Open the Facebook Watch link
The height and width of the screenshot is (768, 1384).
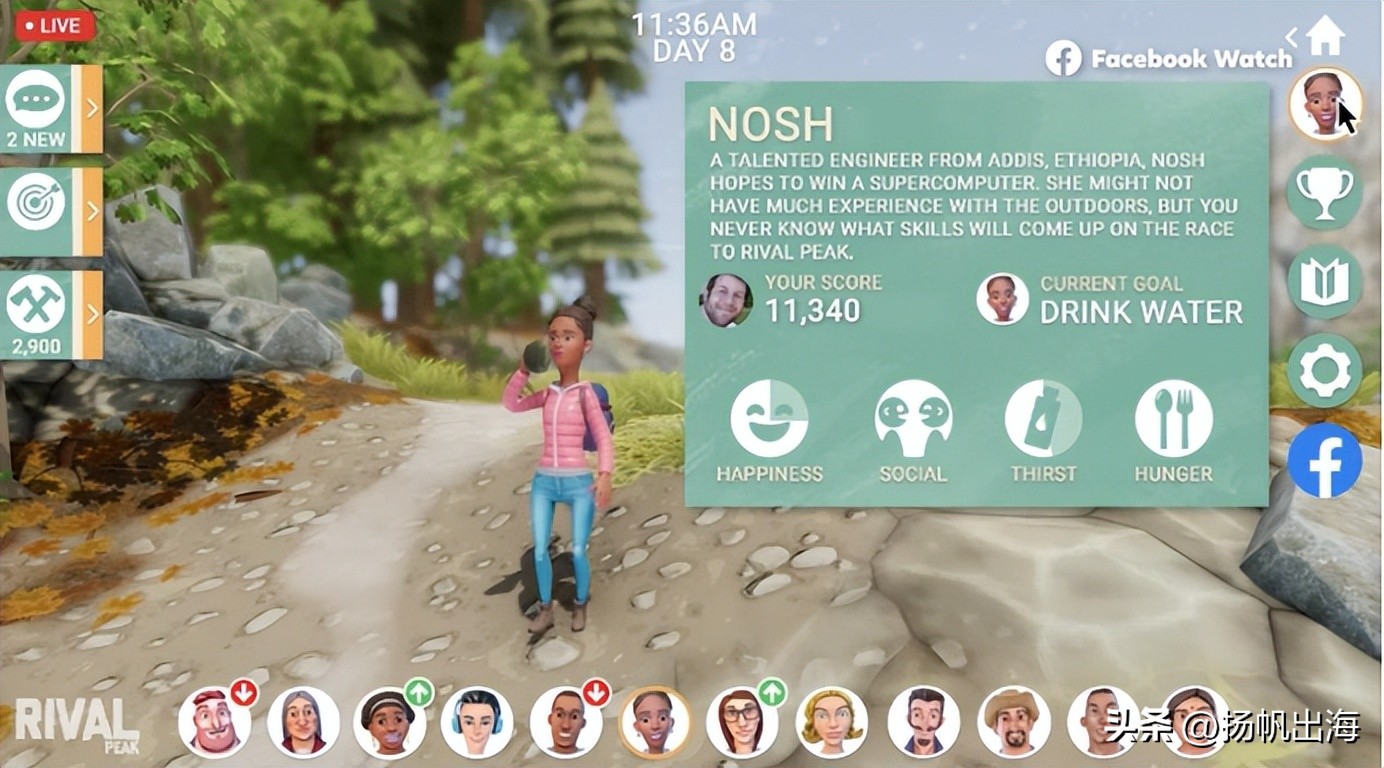point(1170,59)
